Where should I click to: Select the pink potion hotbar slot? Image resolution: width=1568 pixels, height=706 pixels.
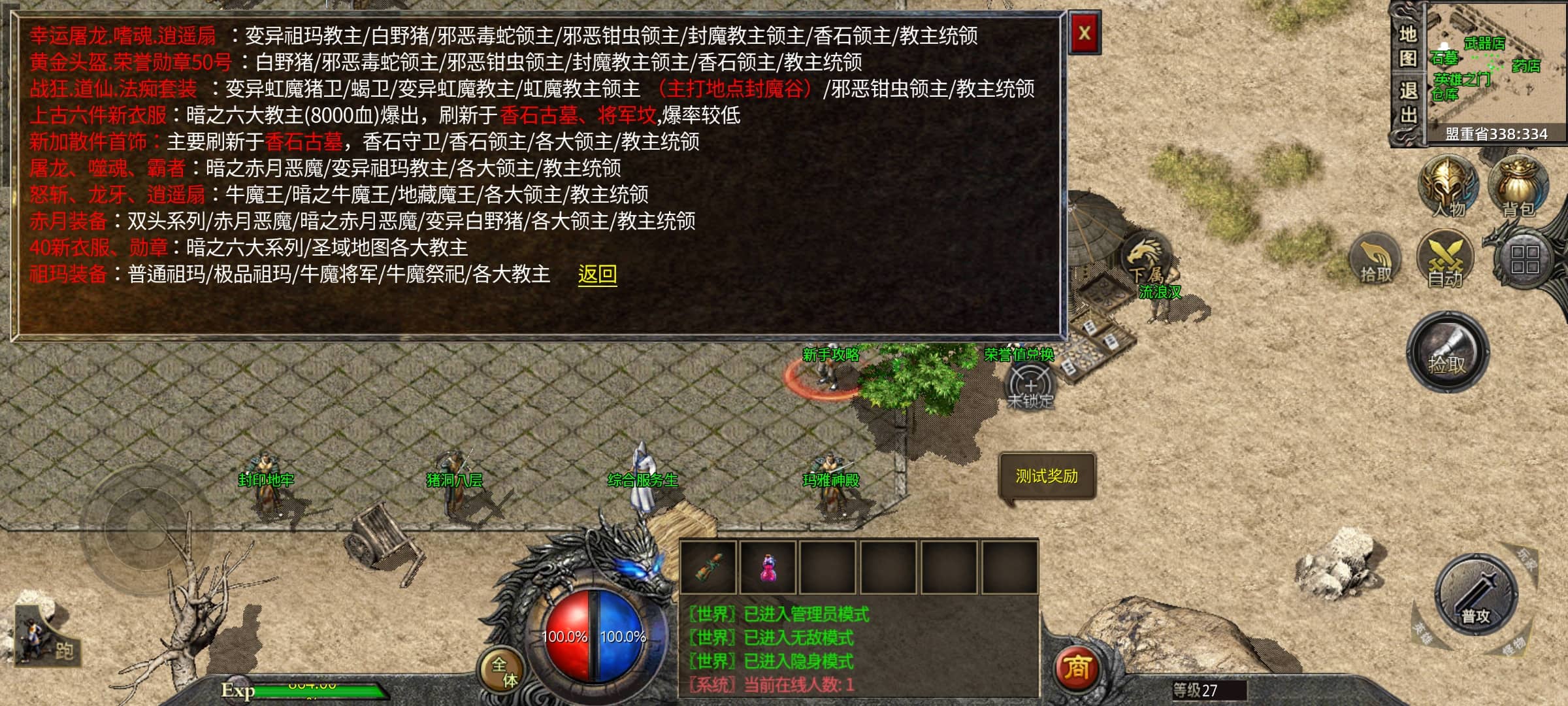pyautogui.click(x=769, y=567)
